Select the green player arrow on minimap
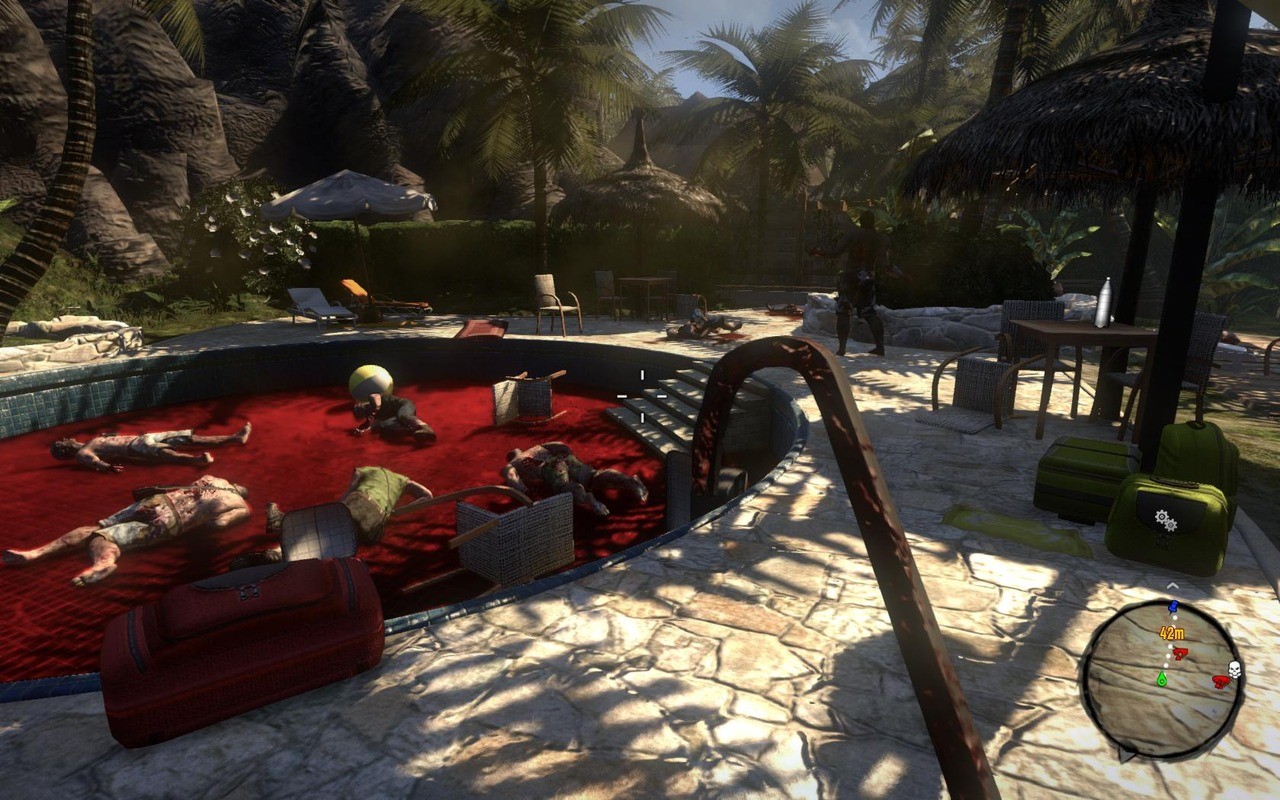The width and height of the screenshot is (1280, 800). point(1162,678)
